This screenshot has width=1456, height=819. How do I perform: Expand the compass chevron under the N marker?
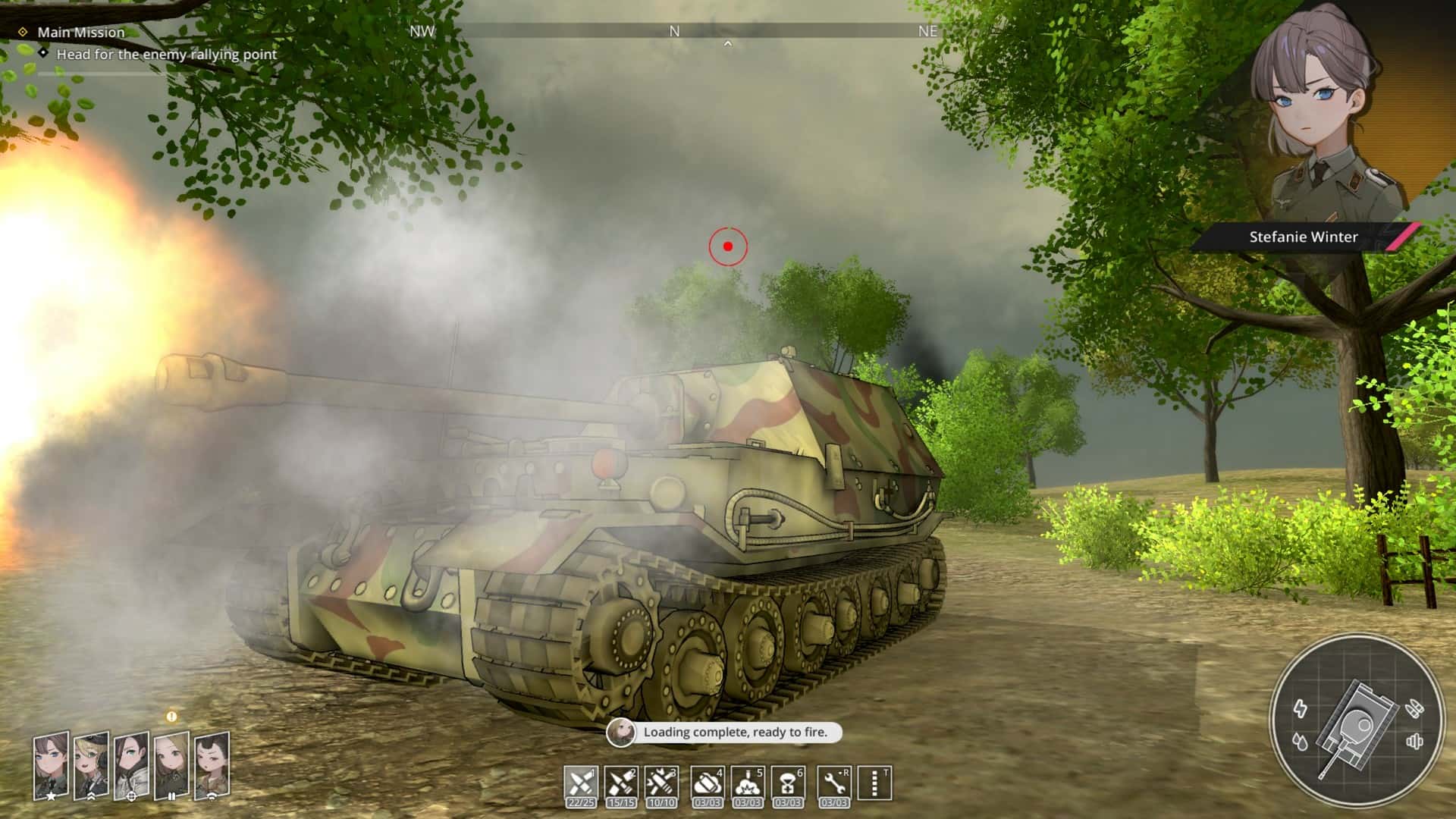coord(730,43)
